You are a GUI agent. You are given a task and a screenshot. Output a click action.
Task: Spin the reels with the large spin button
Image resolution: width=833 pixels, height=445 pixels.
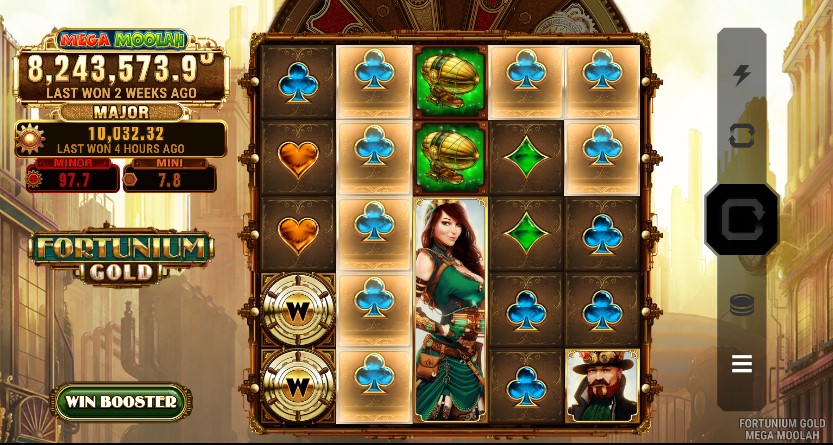[x=741, y=219]
